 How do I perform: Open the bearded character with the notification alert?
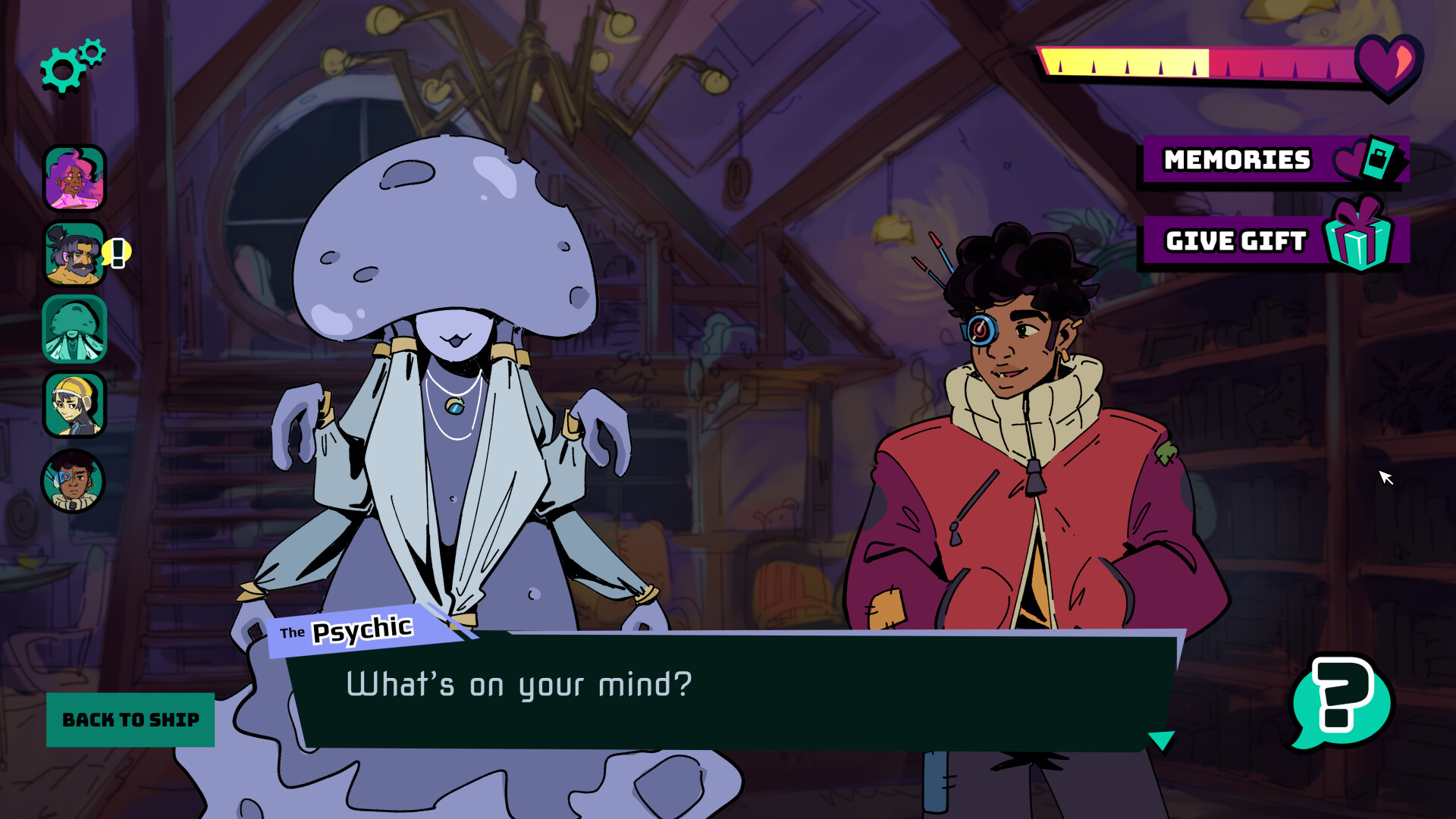(x=74, y=253)
